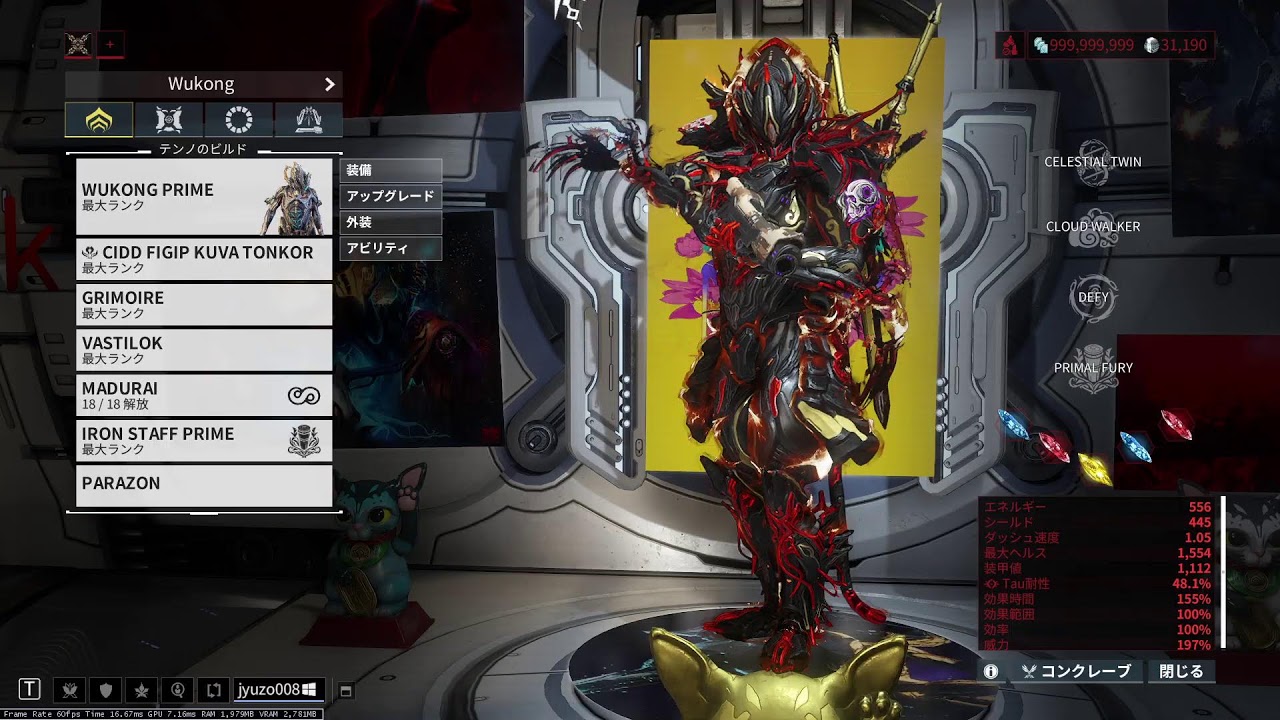Screen dimensions: 1280x720
Task: Select the IRON STAFF PRIME row
Action: click(x=204, y=440)
